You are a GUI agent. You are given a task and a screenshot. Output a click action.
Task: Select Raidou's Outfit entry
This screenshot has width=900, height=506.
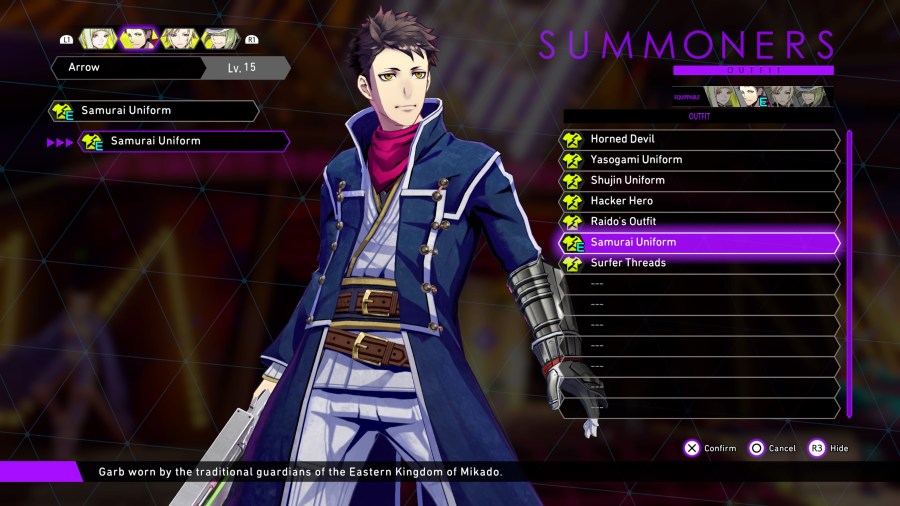pos(700,221)
